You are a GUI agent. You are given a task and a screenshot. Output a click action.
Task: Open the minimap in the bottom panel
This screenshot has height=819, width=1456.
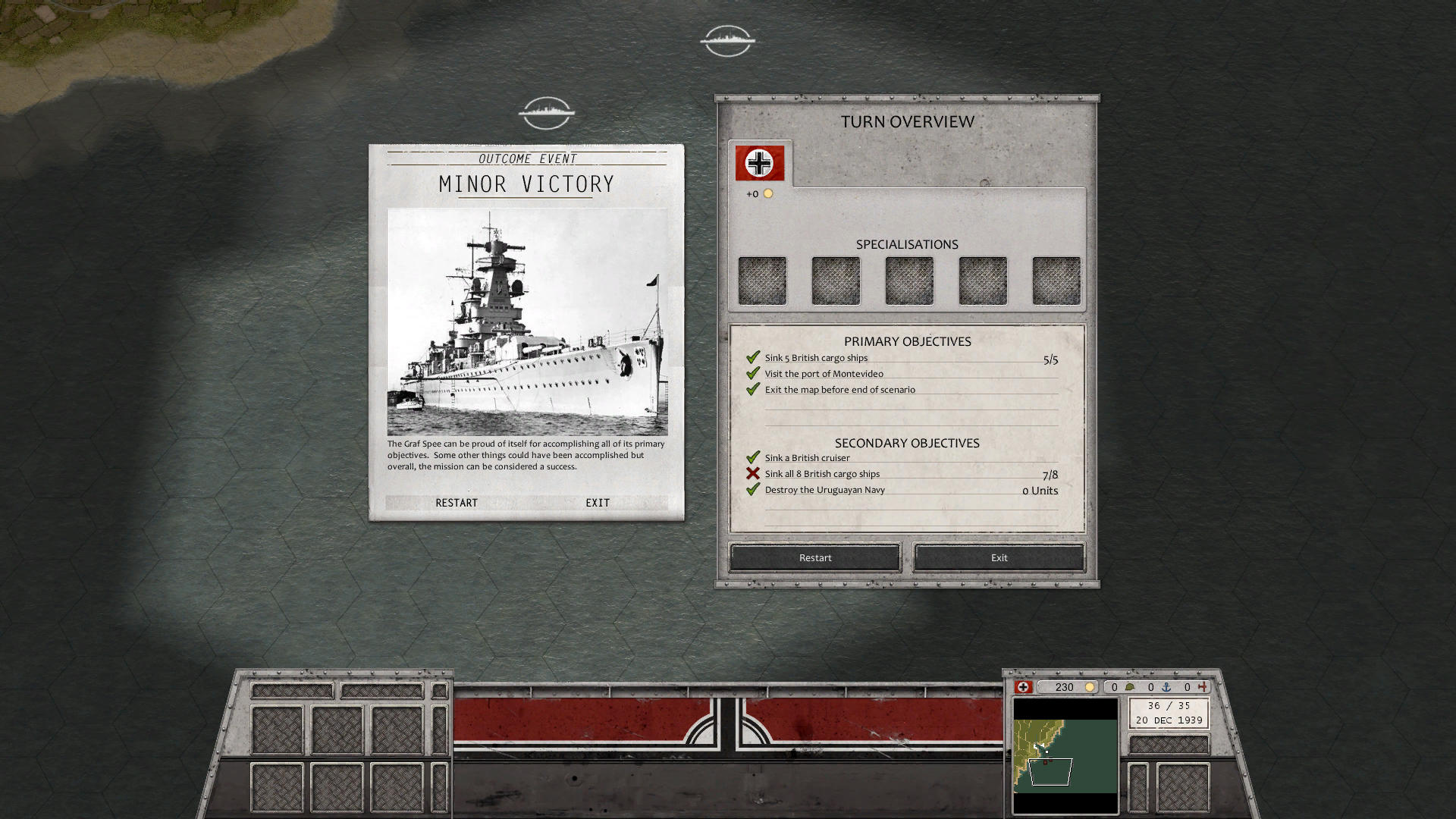tap(1065, 755)
